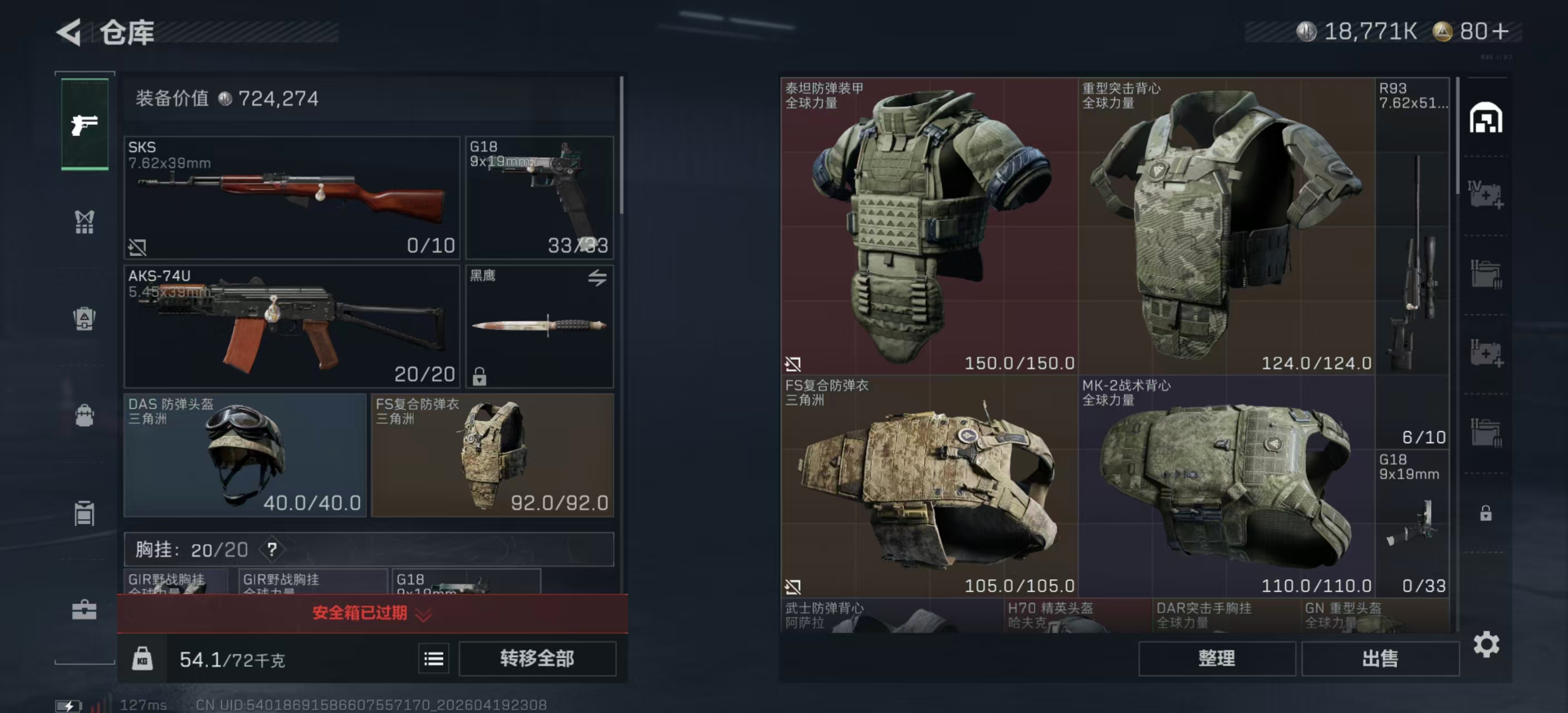Click the 整理 sort button

click(1216, 658)
